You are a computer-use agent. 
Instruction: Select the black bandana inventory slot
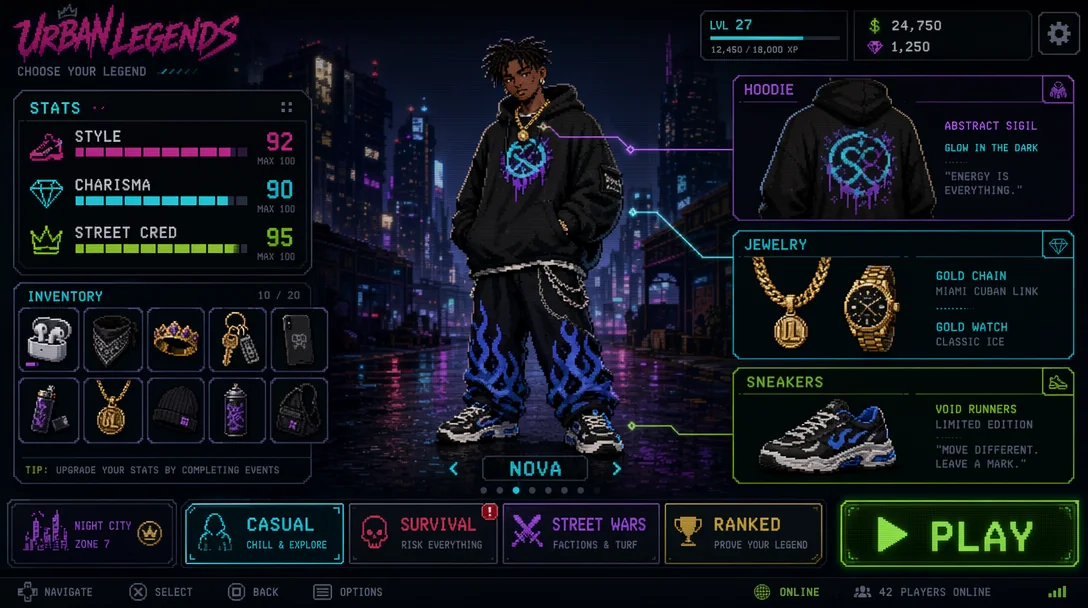pyautogui.click(x=112, y=340)
